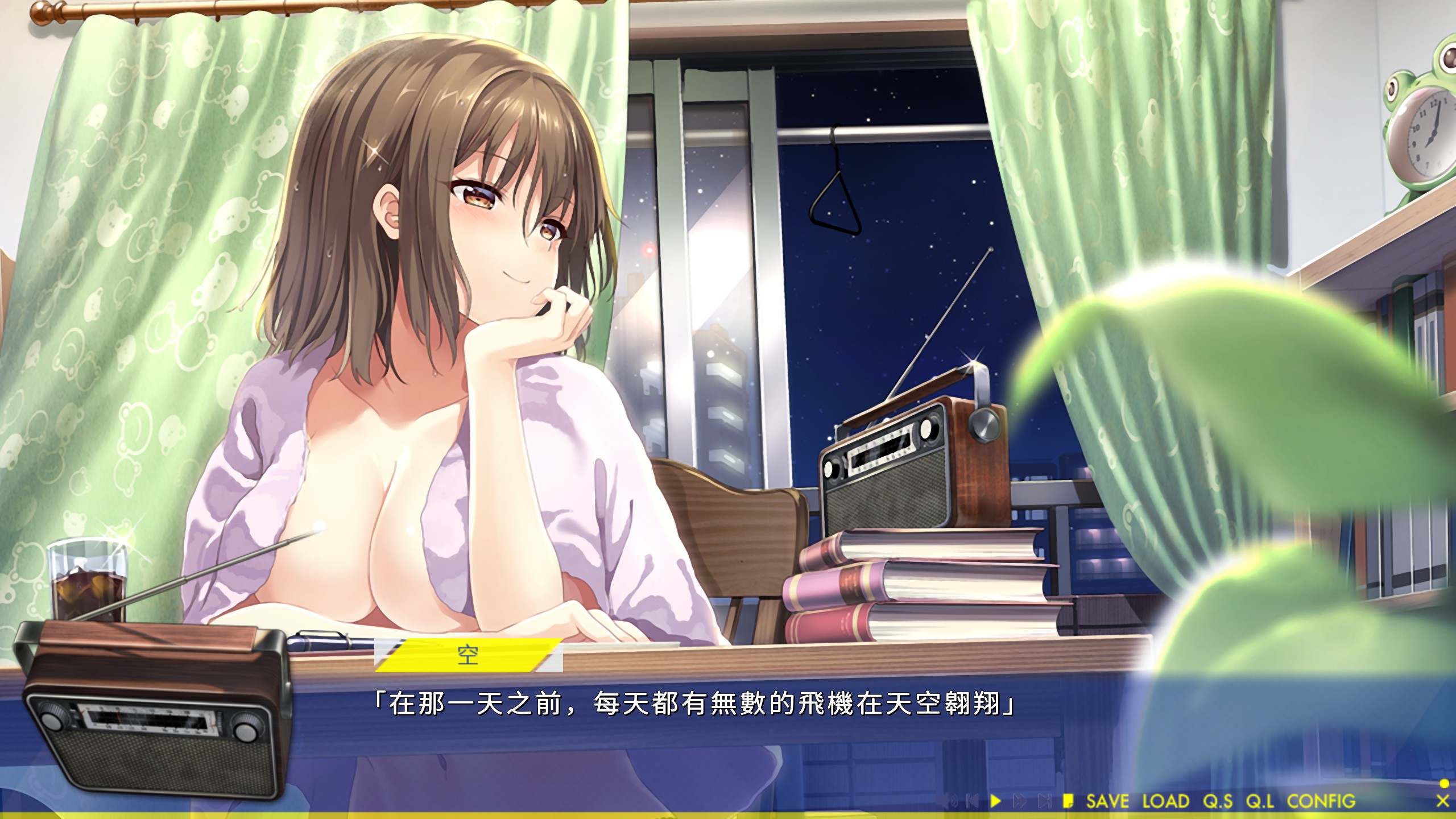Viewport: 1456px width, 819px height.
Task: Start auto-play with the play triangle
Action: (x=995, y=801)
